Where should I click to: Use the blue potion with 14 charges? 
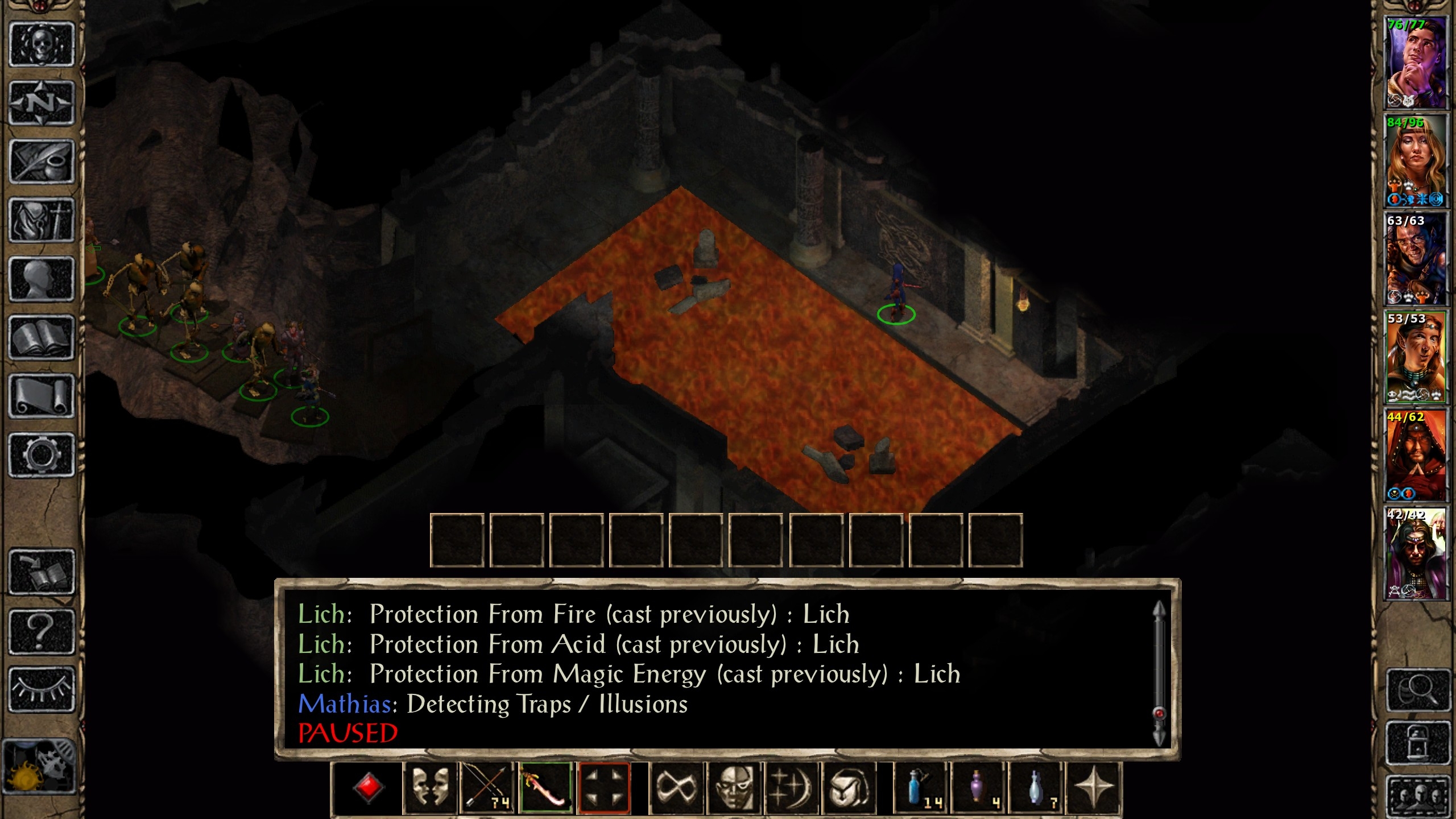[x=920, y=788]
